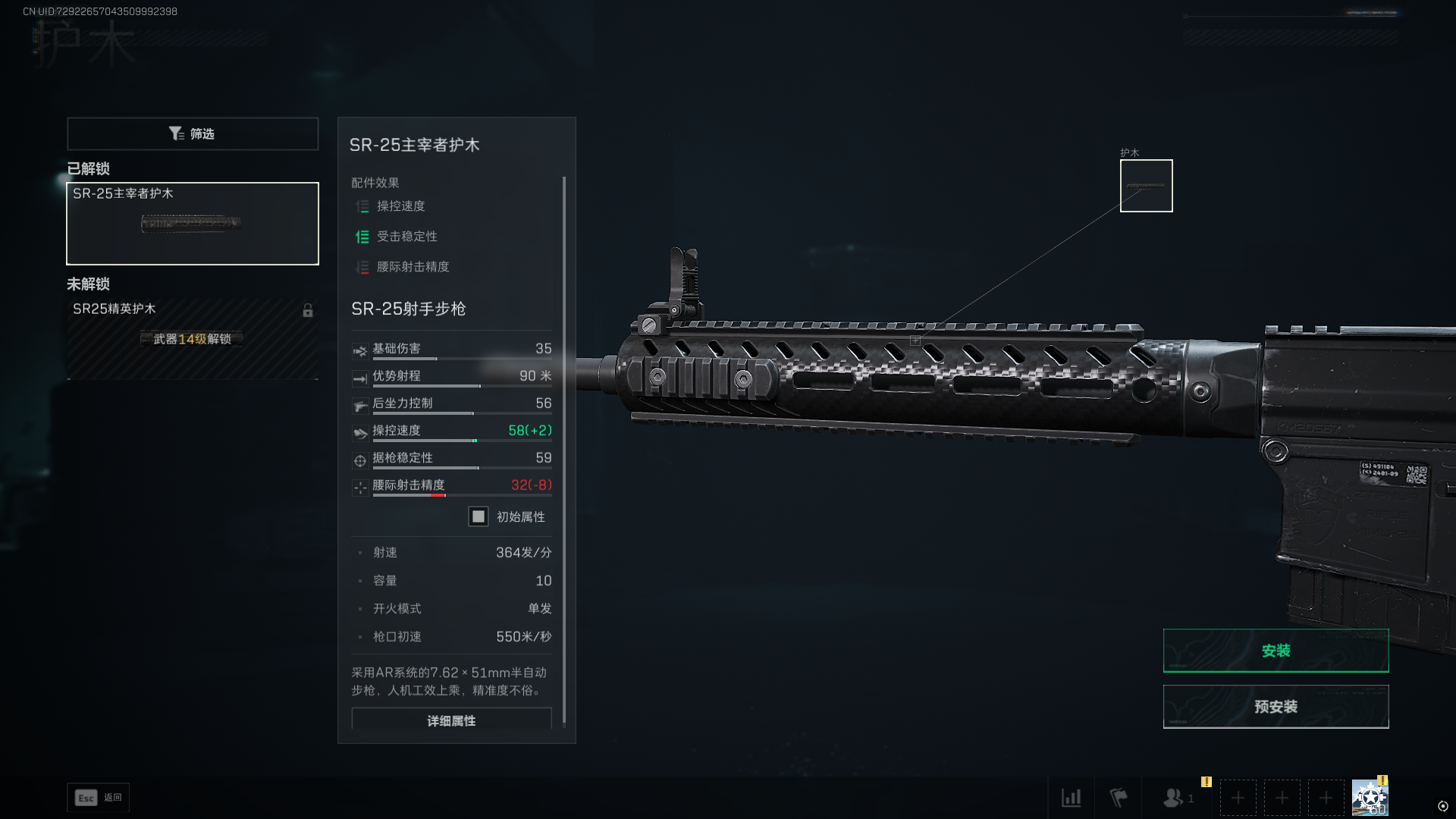Click the flag report icon near the taskbar
Image resolution: width=1456 pixels, height=819 pixels.
[1119, 798]
